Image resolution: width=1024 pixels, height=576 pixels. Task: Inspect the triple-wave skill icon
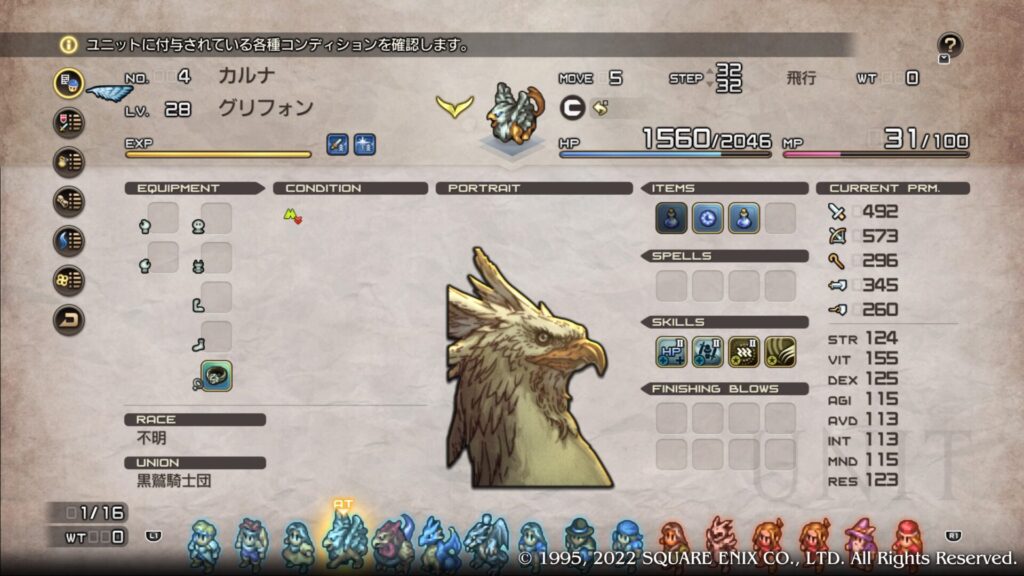(x=744, y=351)
